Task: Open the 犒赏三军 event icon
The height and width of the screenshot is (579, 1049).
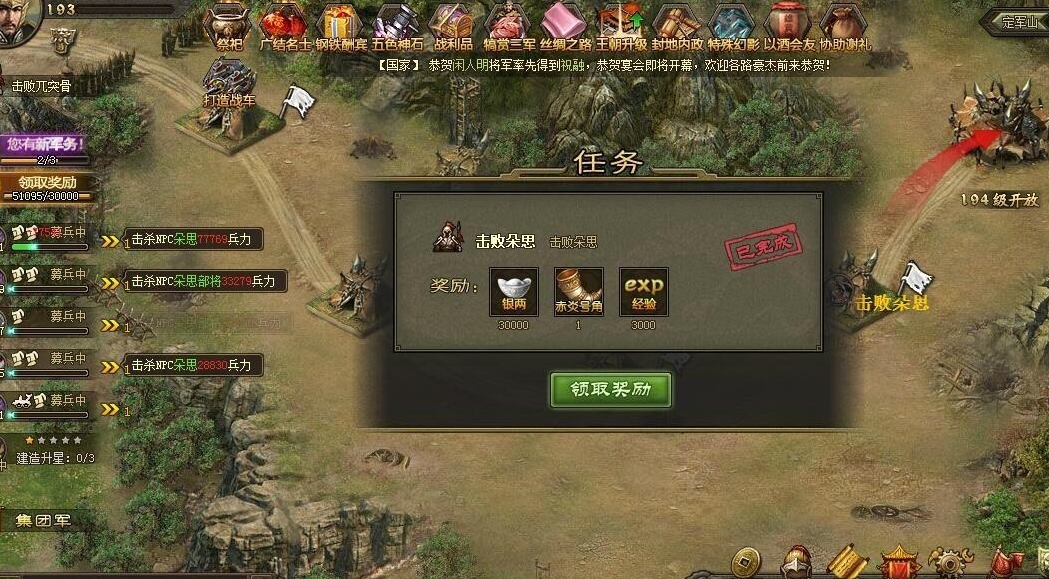Action: pyautogui.click(x=509, y=24)
